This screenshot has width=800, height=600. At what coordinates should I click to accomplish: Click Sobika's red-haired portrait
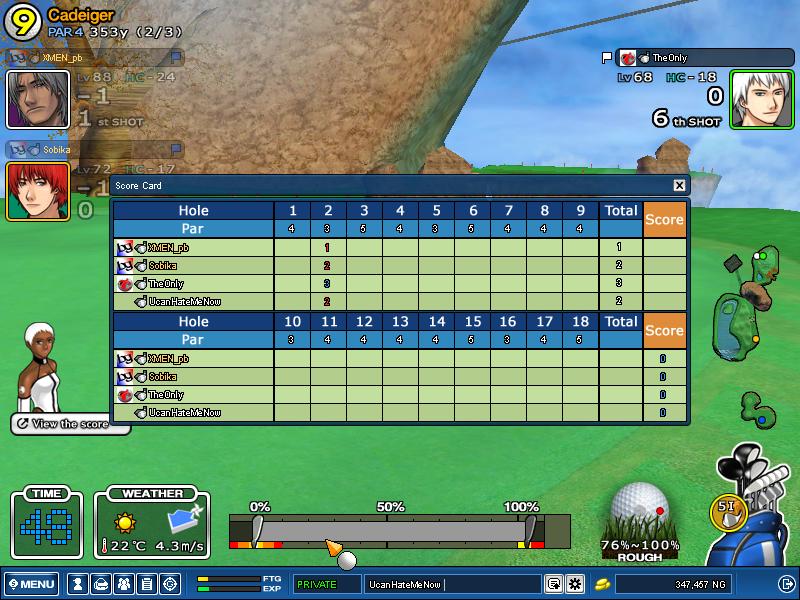coord(38,190)
